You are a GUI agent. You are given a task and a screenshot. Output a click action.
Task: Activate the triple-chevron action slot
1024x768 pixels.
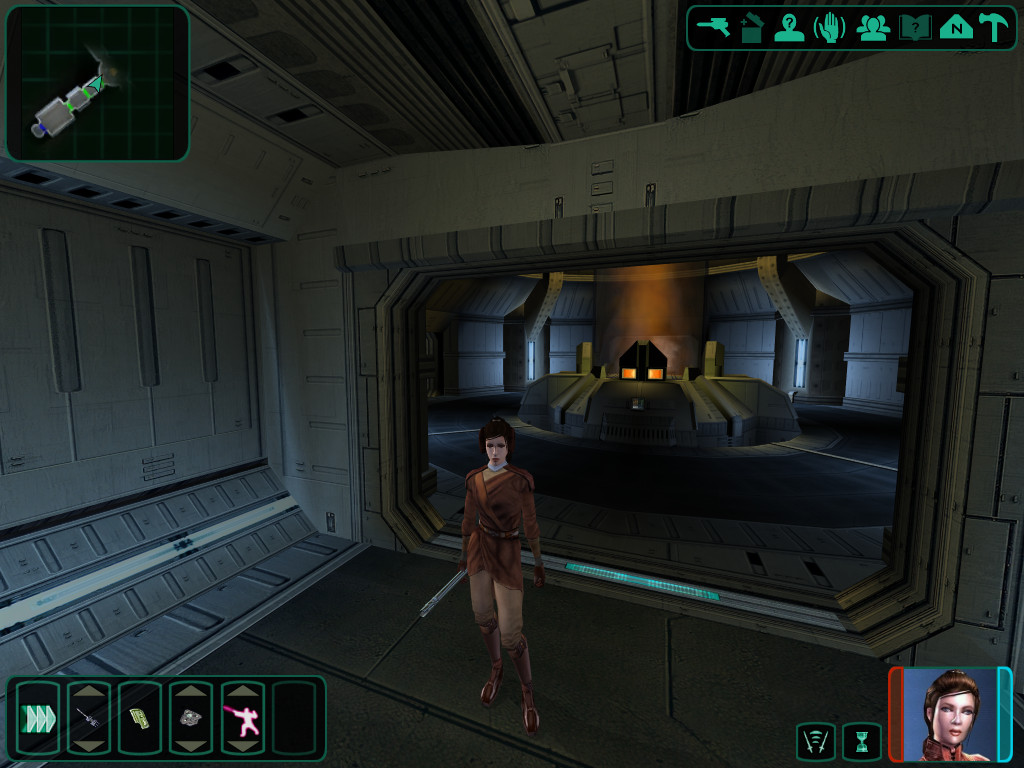point(37,717)
